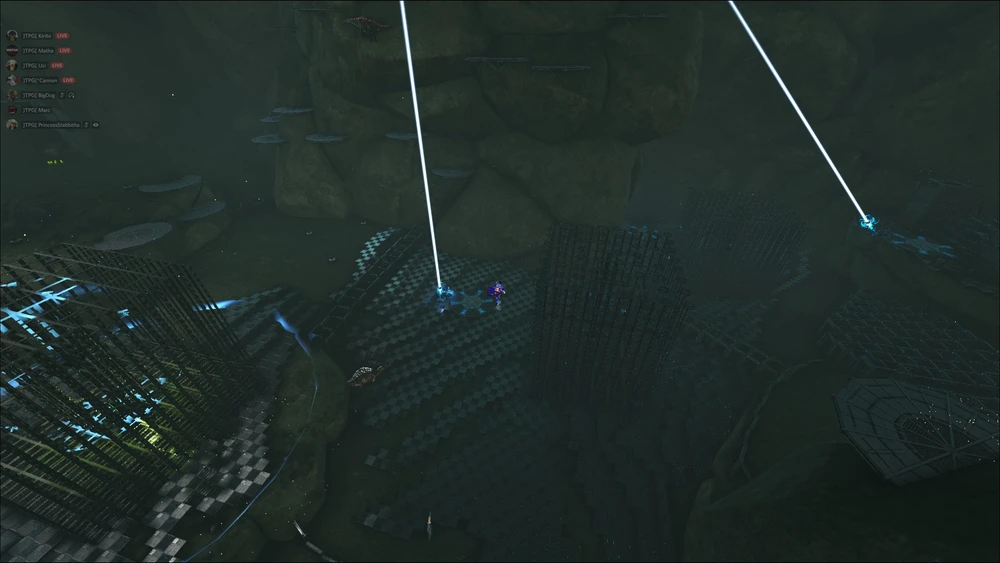Select PrincessStabbitha in the voice overlay list
The width and height of the screenshot is (1000, 563).
50,125
